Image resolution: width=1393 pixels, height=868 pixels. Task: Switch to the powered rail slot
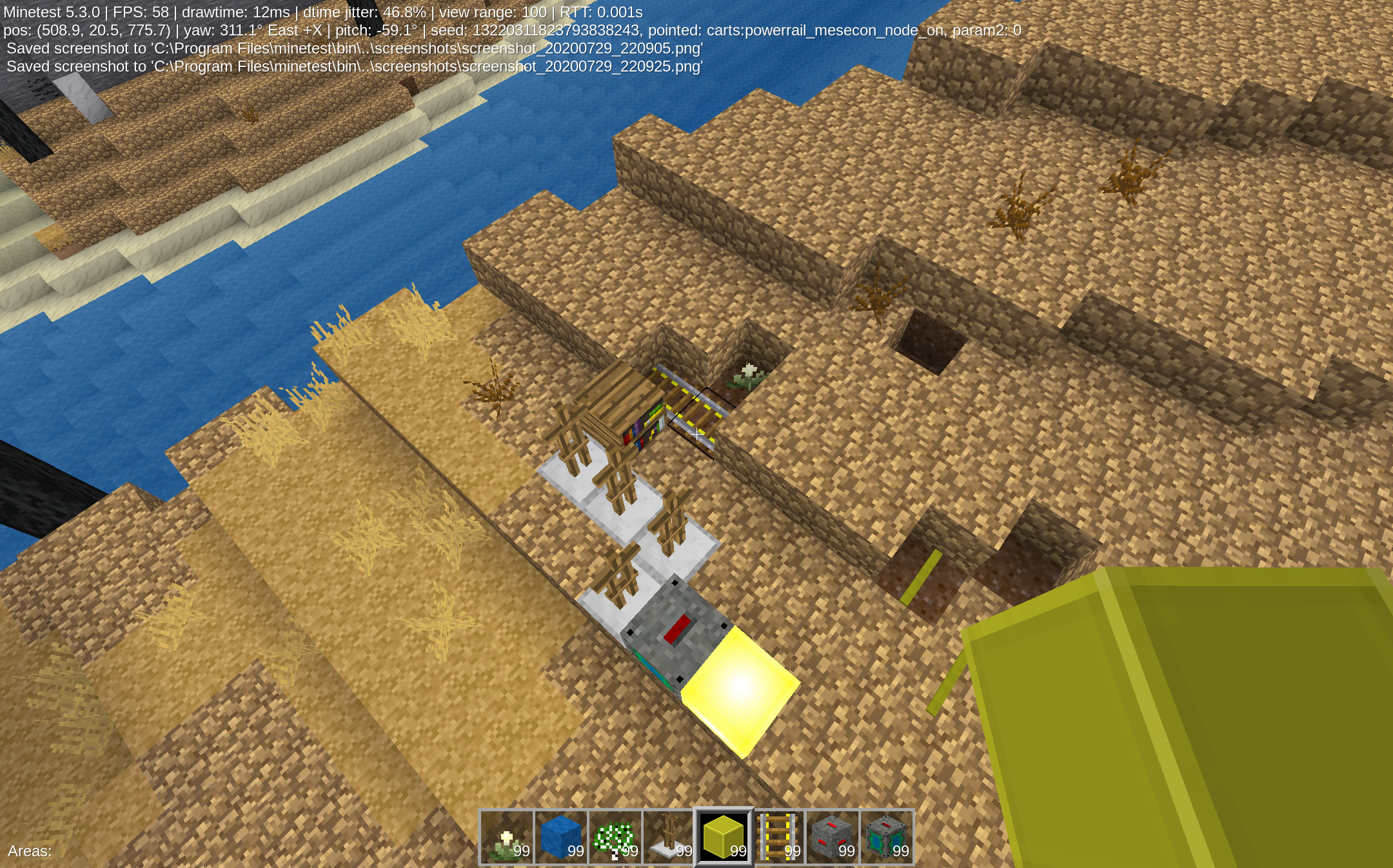pos(778,837)
